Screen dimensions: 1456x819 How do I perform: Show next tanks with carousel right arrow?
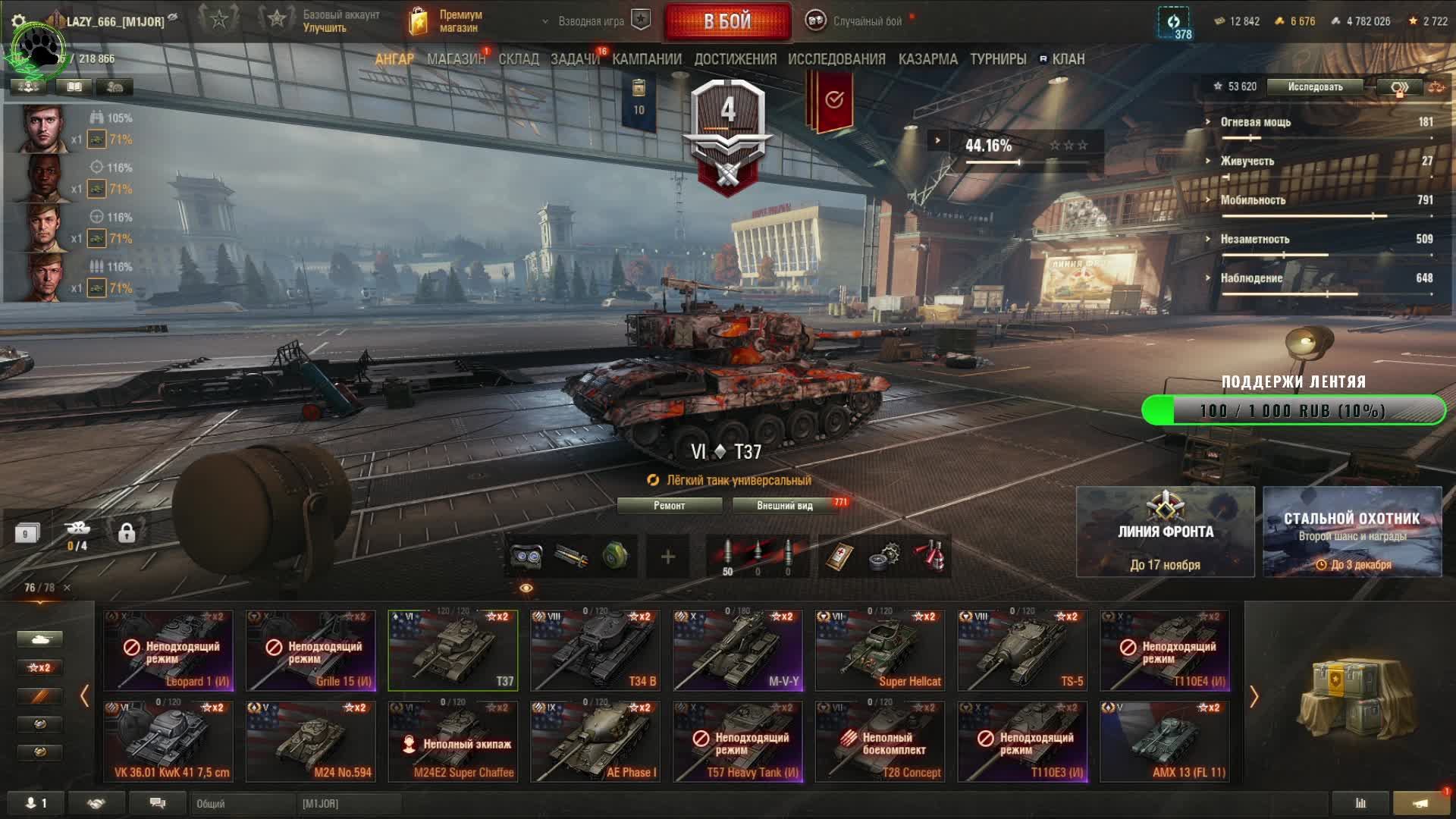[1254, 696]
